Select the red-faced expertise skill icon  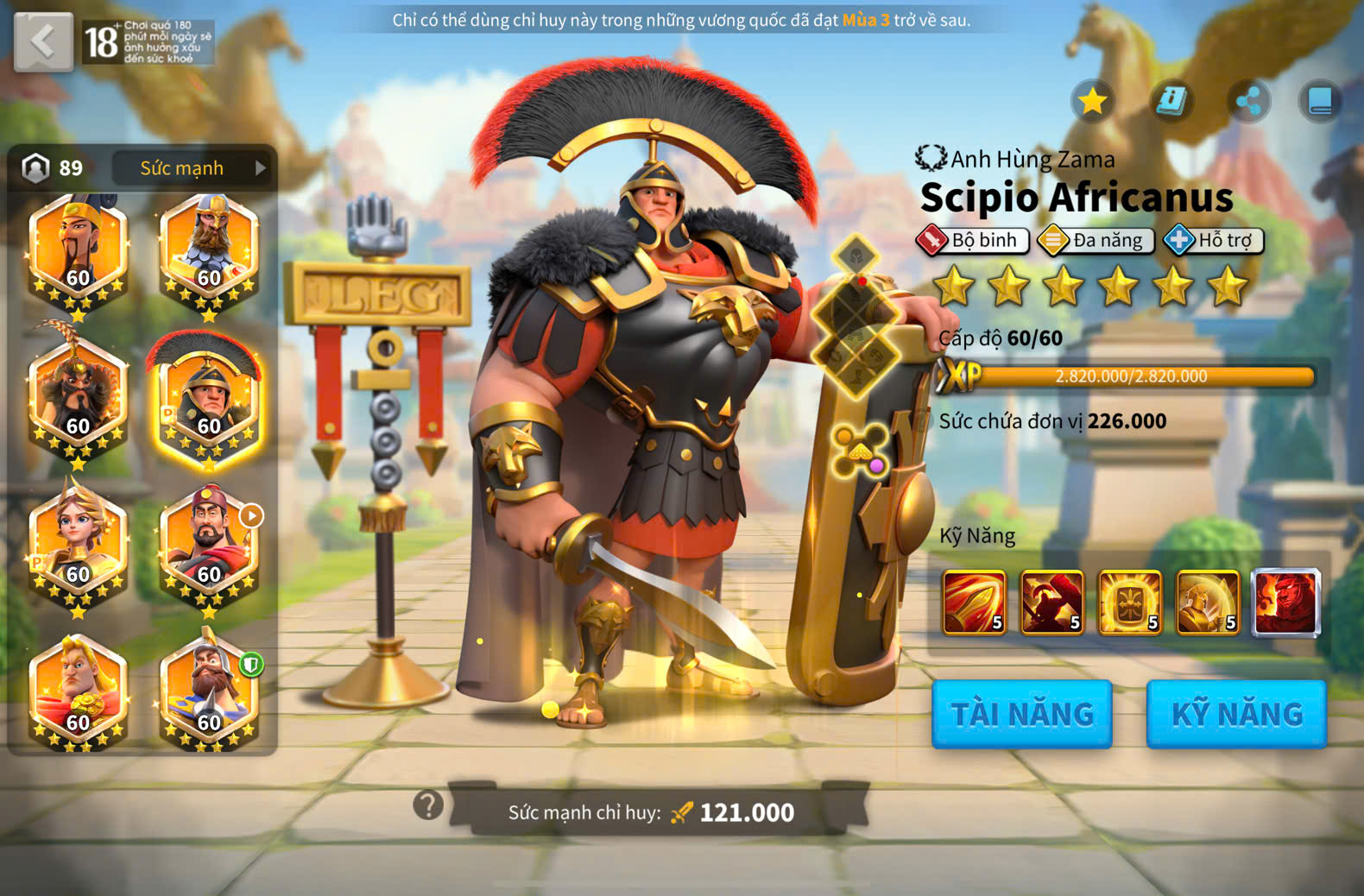tap(1285, 602)
